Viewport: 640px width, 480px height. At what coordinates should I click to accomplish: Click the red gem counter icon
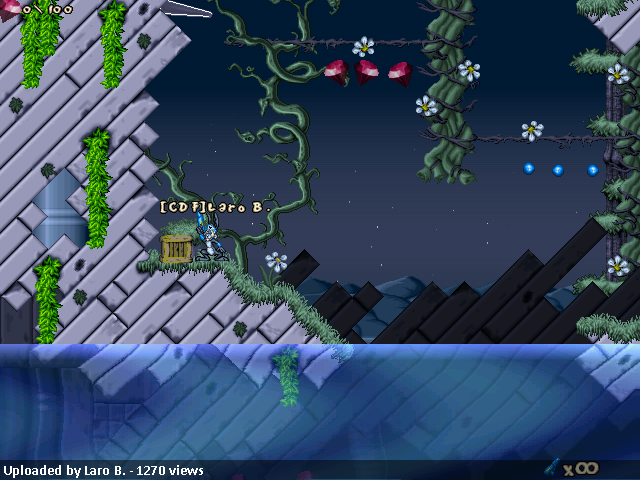(8, 8)
